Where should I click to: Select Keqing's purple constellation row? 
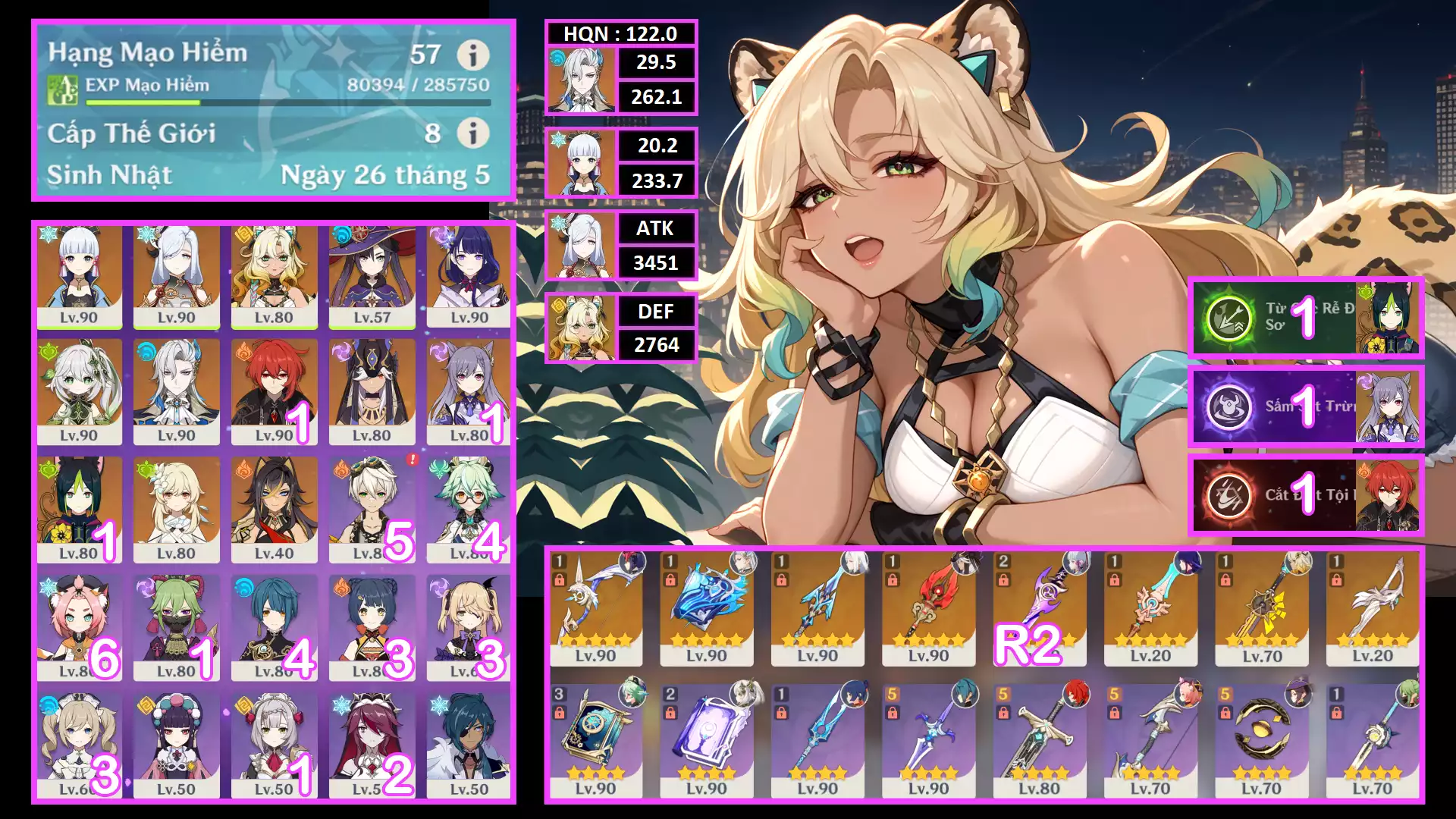(1306, 406)
